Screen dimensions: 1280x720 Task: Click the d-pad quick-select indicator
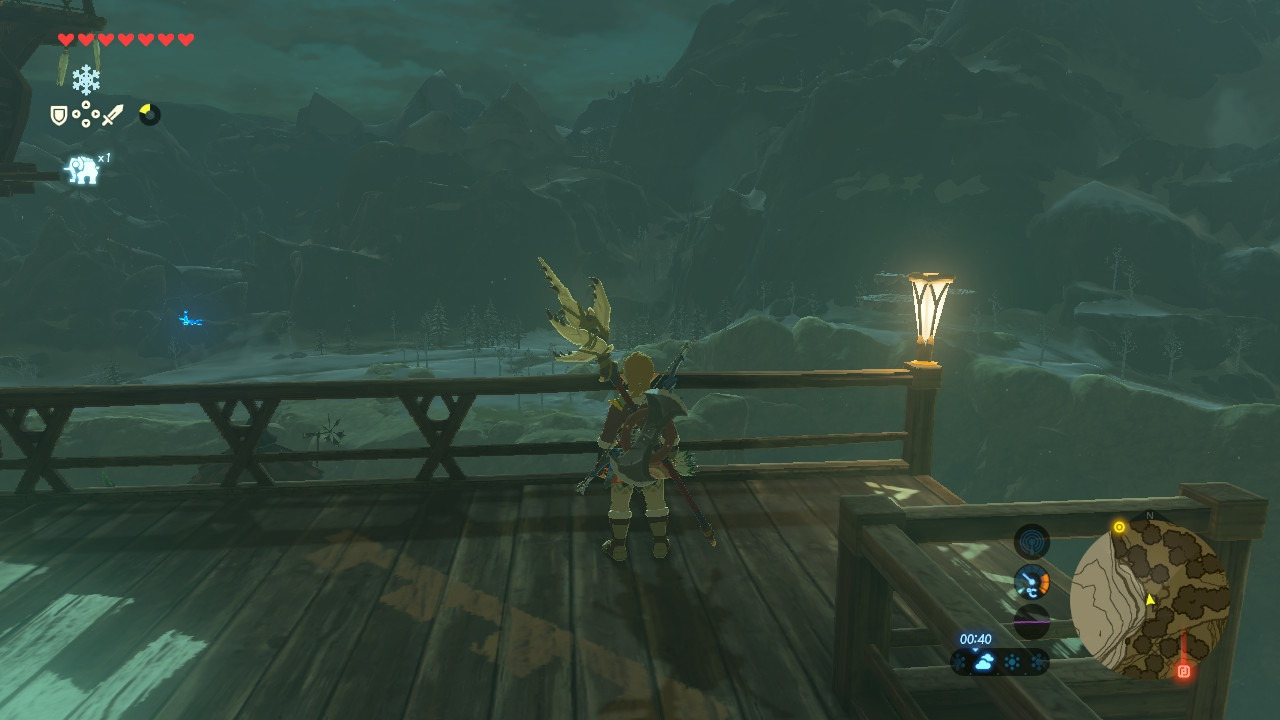86,116
